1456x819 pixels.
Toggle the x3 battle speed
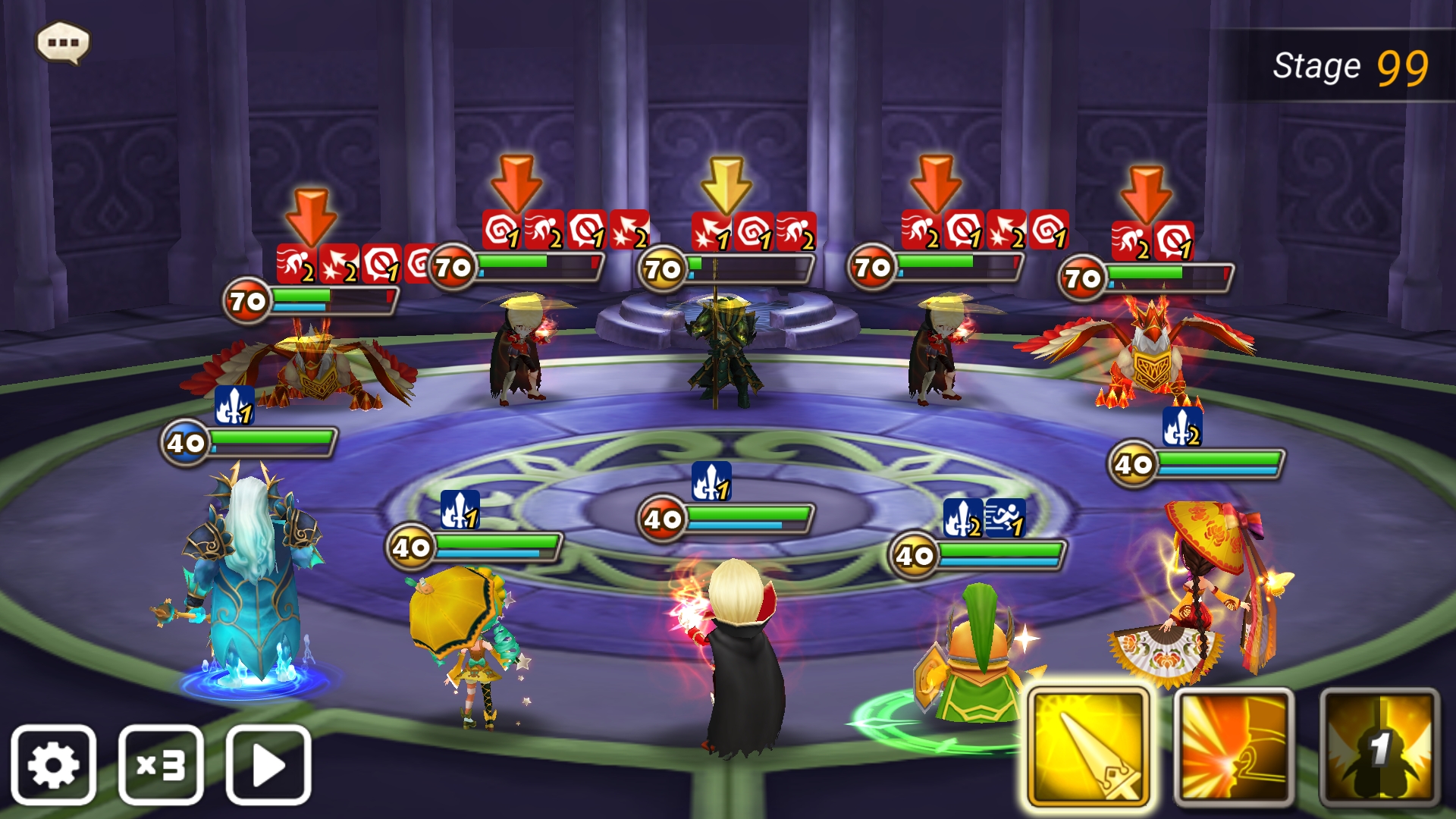coord(161,764)
